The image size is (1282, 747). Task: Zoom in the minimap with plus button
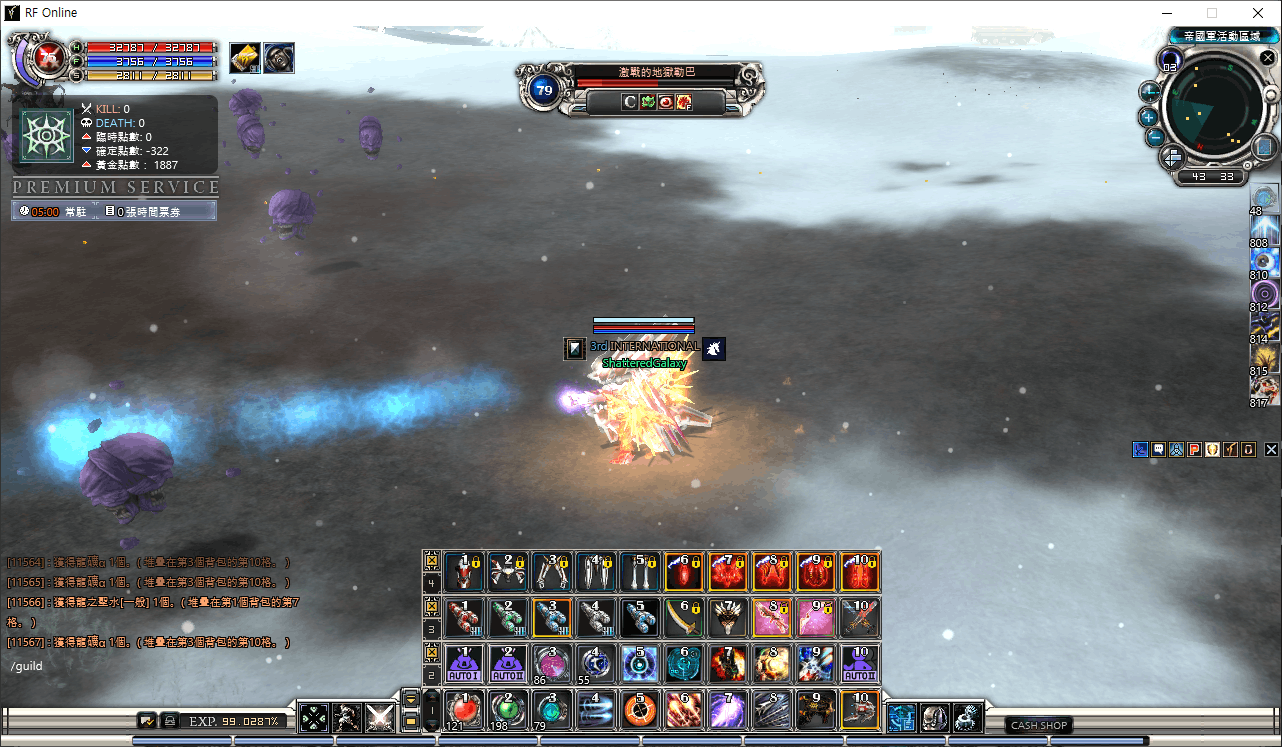click(x=1149, y=116)
